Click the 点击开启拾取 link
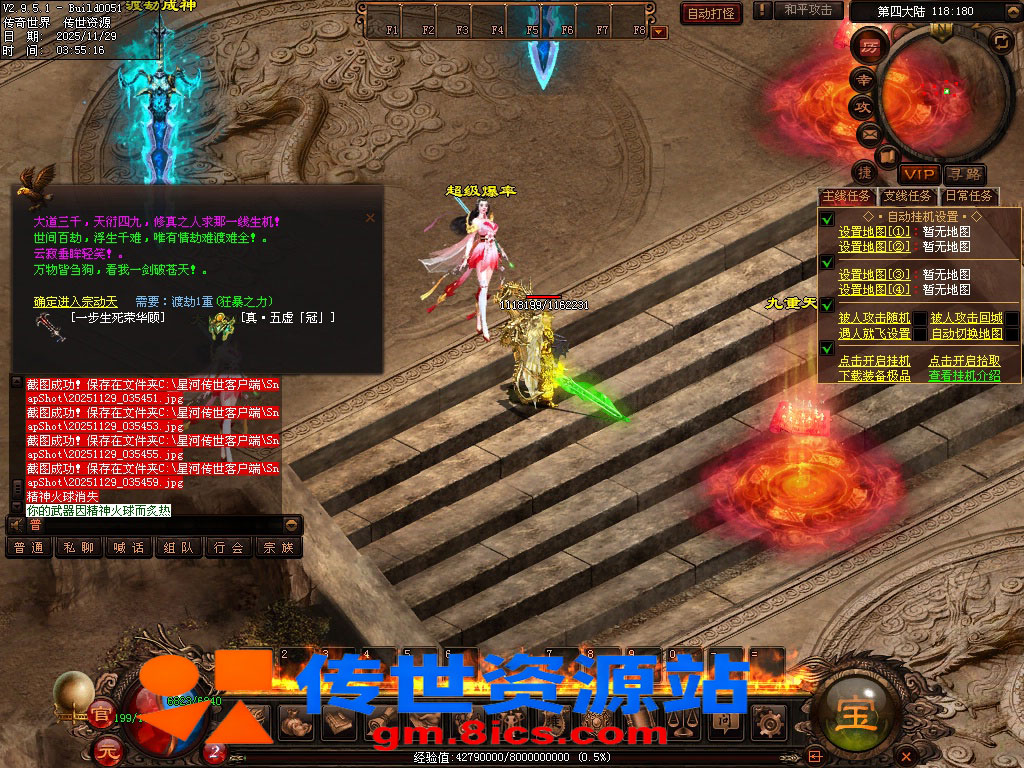The width and height of the screenshot is (1024, 768). (x=964, y=361)
